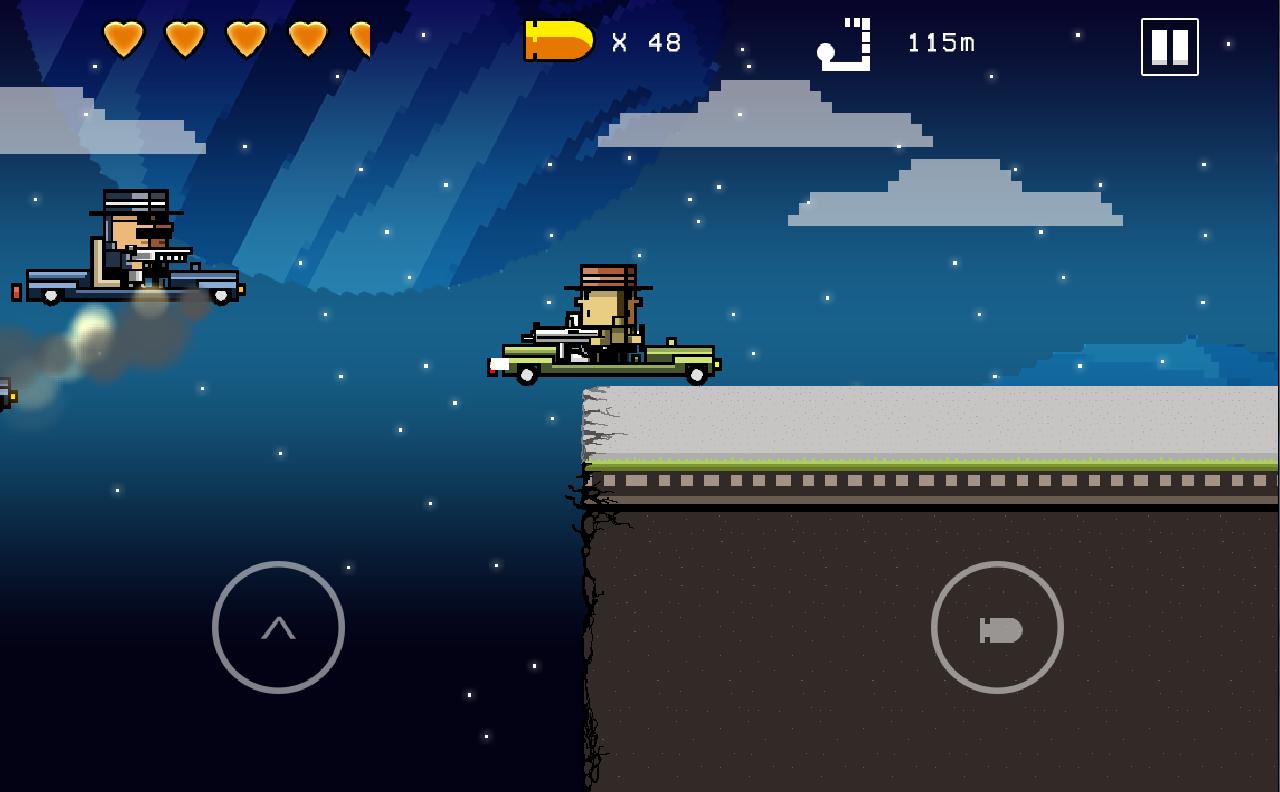The width and height of the screenshot is (1280, 792).
Task: Fire using the bullet shoot button
Action: tap(997, 627)
